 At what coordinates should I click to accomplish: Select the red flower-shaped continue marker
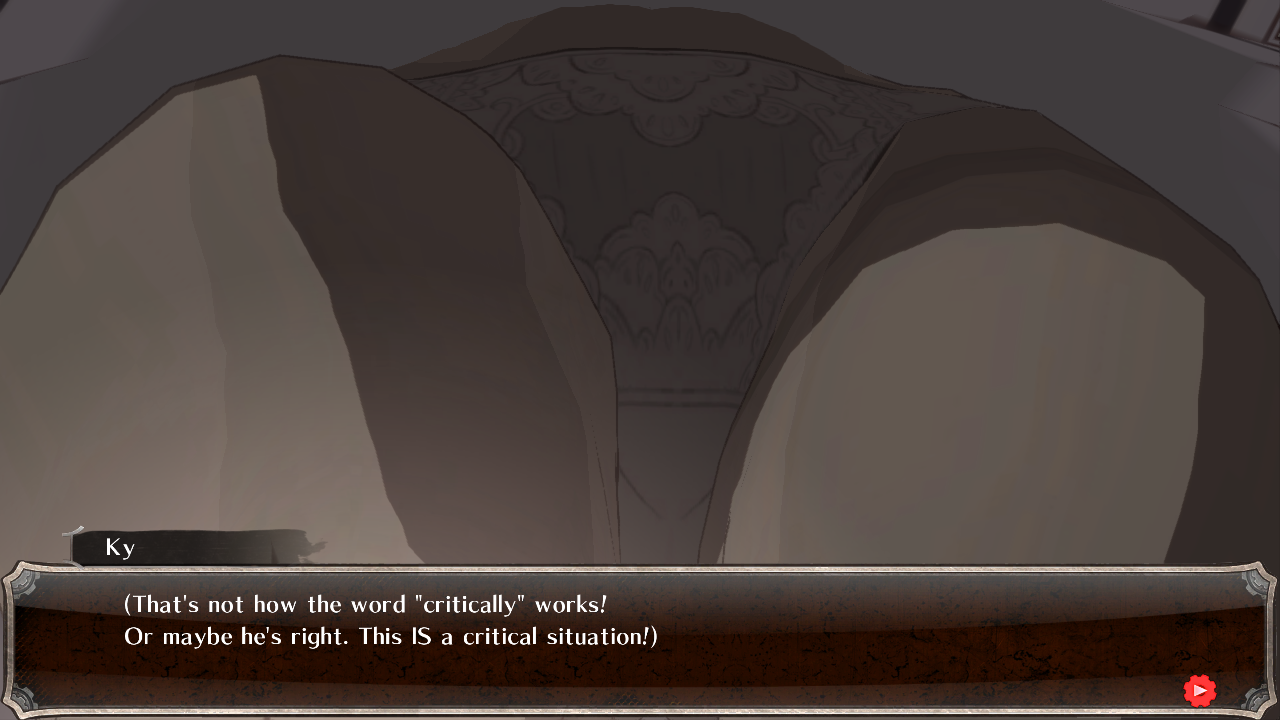1199,690
